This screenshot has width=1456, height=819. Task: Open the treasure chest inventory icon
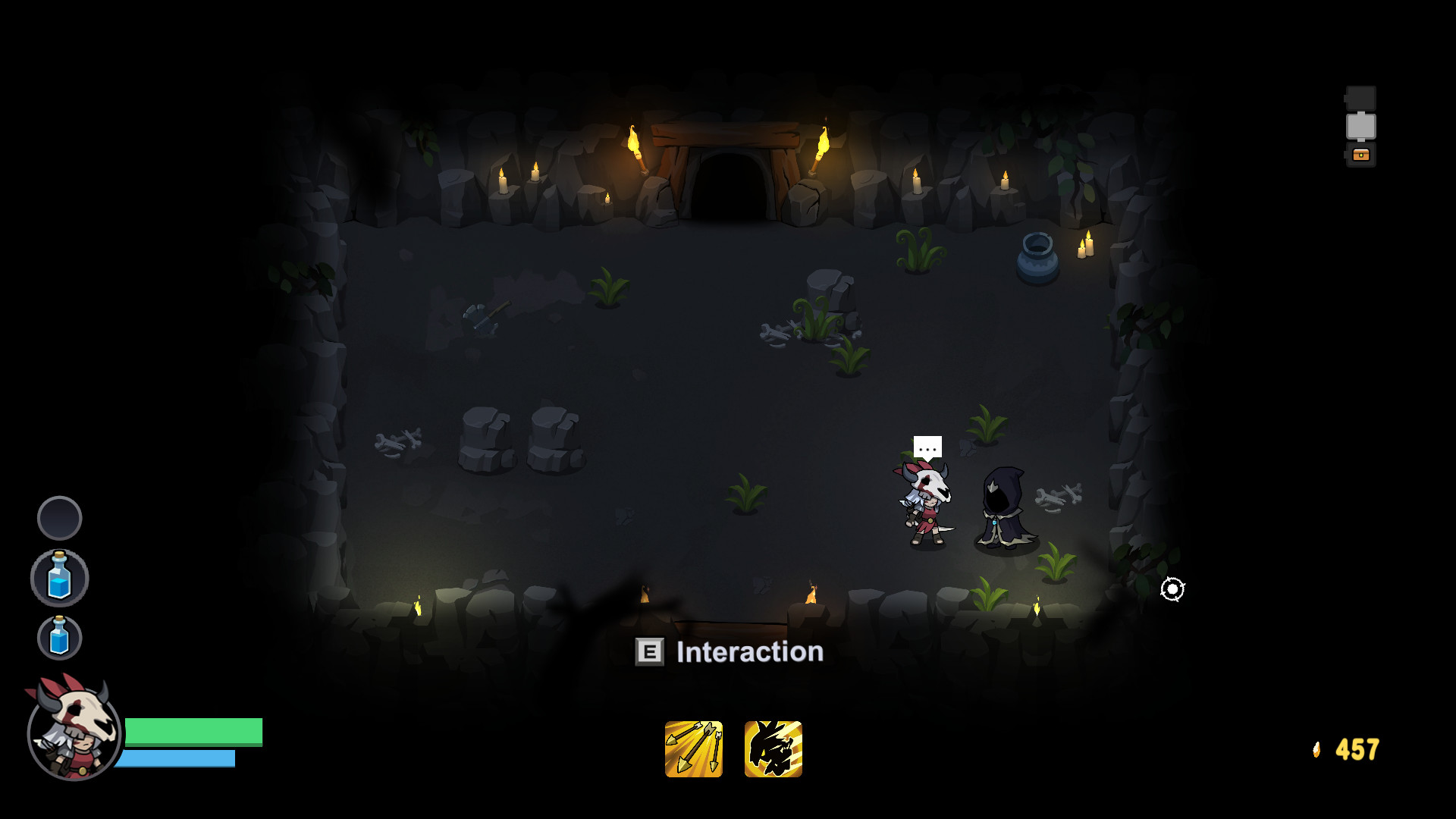(1361, 156)
